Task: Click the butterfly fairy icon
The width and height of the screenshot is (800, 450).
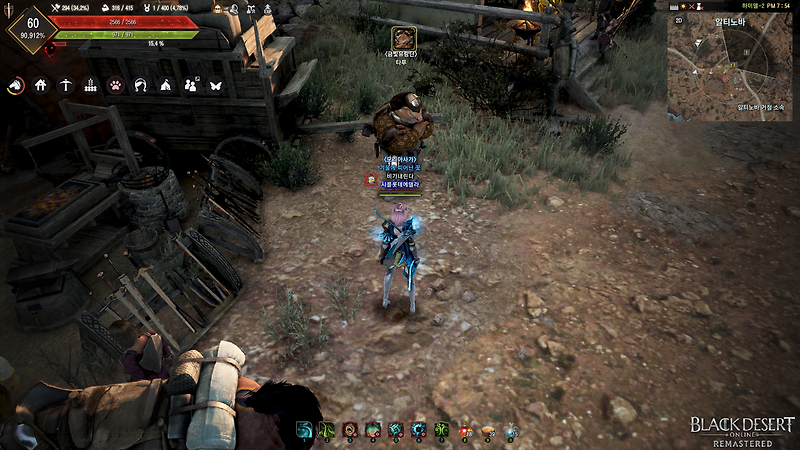Action: (x=215, y=86)
